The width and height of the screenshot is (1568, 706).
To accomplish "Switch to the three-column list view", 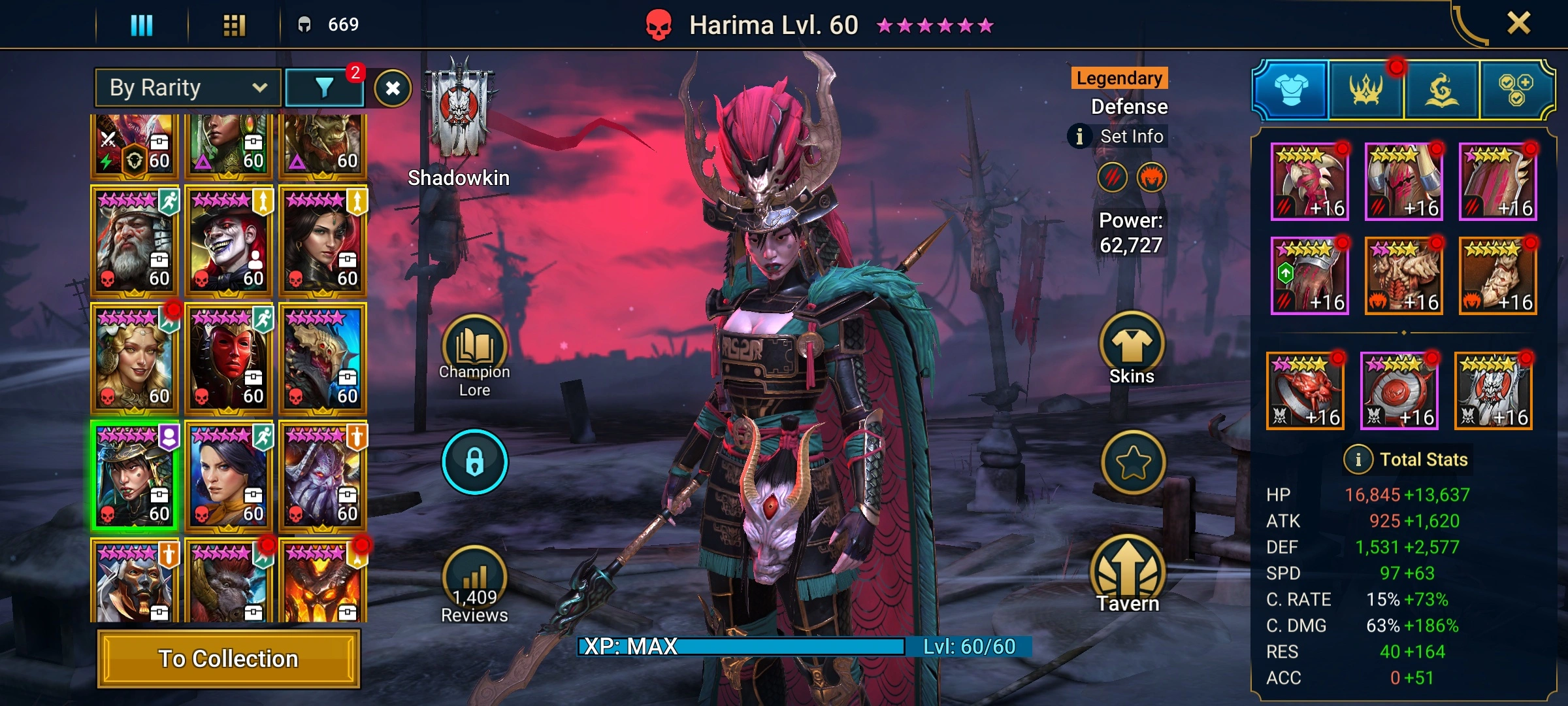I will (x=142, y=25).
